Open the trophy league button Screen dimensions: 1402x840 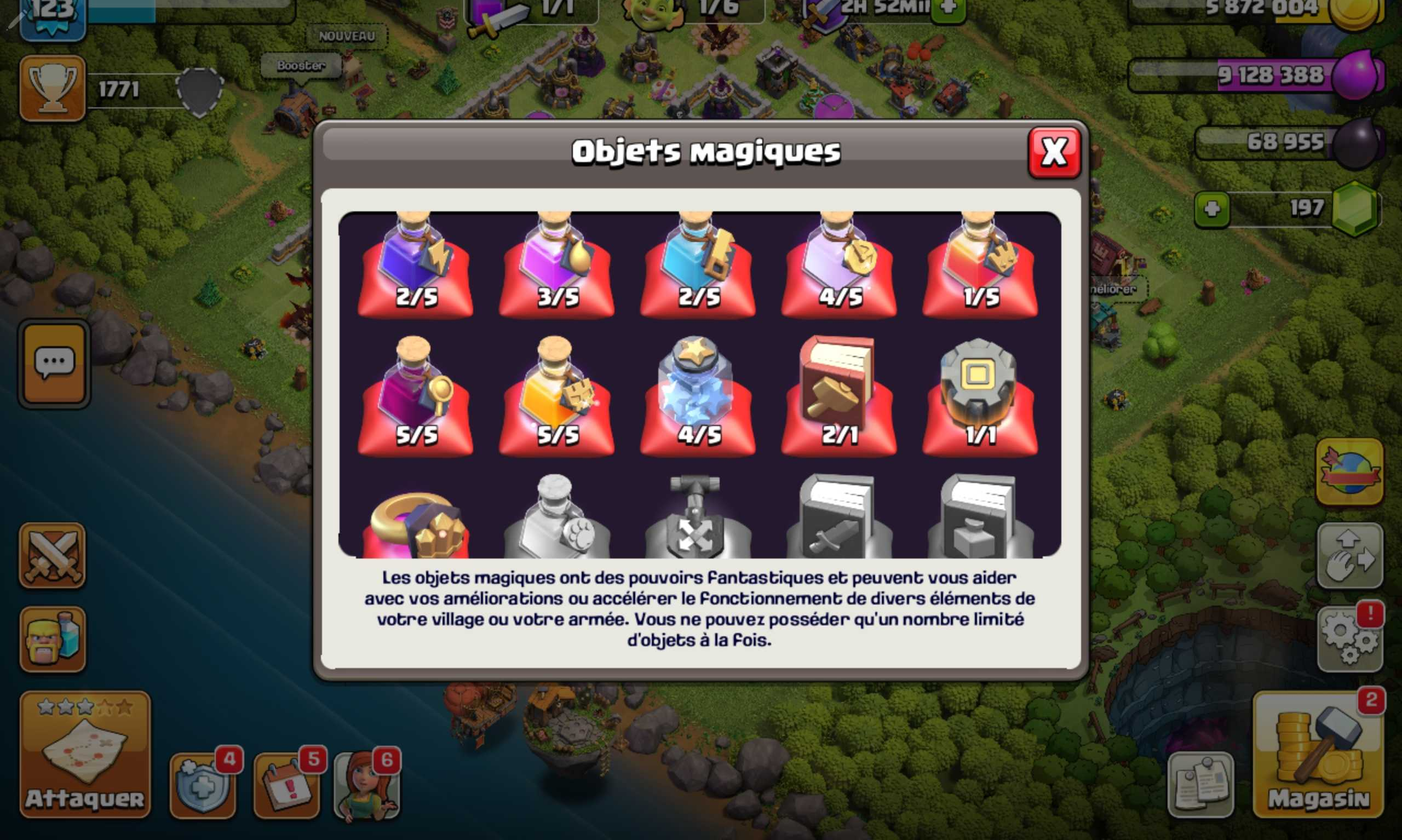[53, 88]
